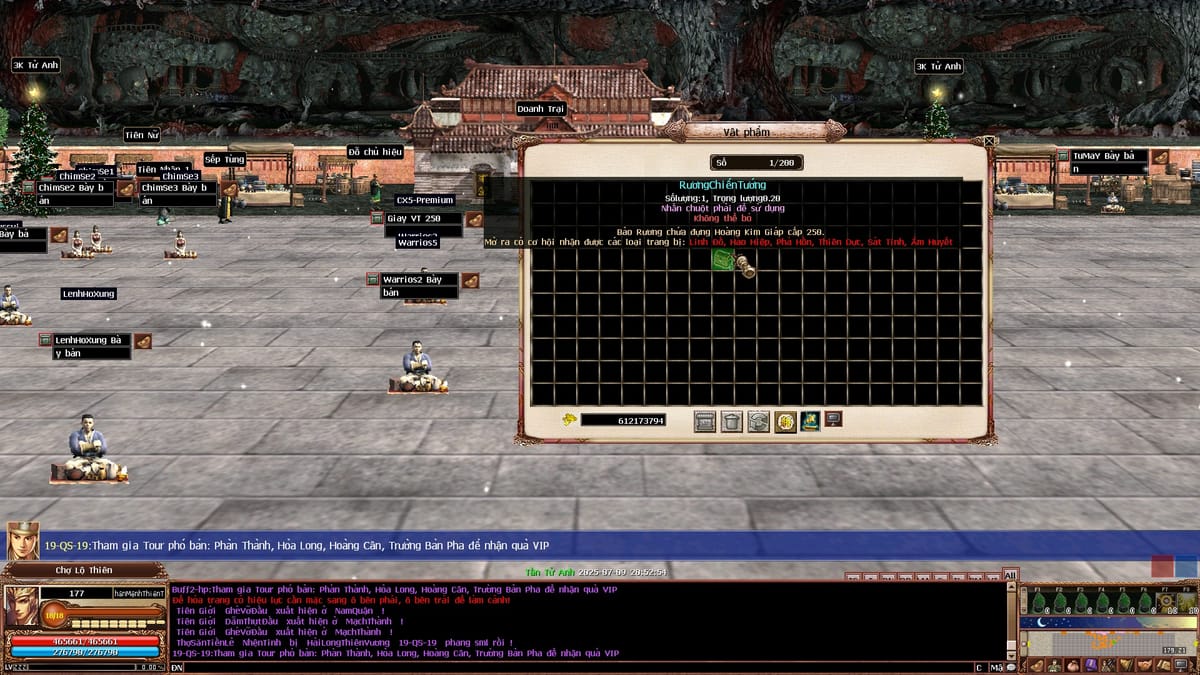
Task: Click the red monitor button in inventory
Action: 832,419
